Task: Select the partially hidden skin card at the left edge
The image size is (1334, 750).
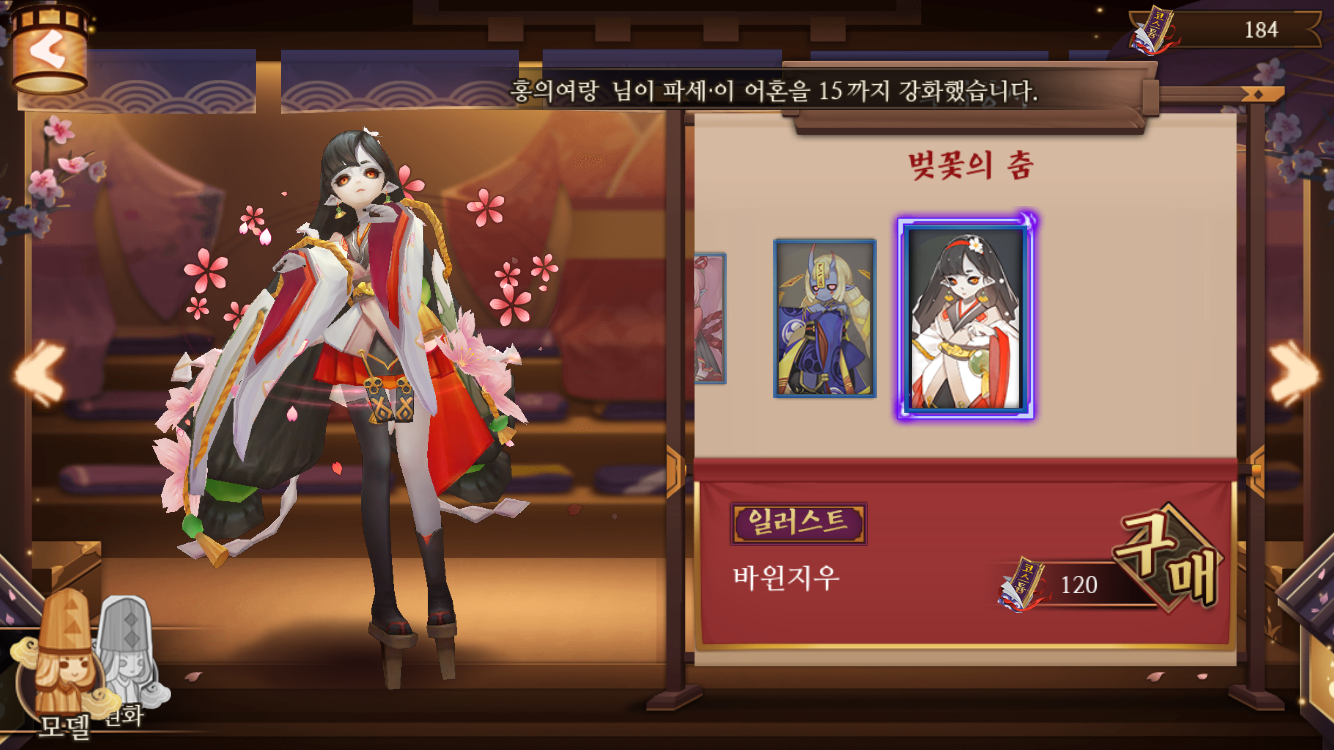Action: pyautogui.click(x=710, y=318)
